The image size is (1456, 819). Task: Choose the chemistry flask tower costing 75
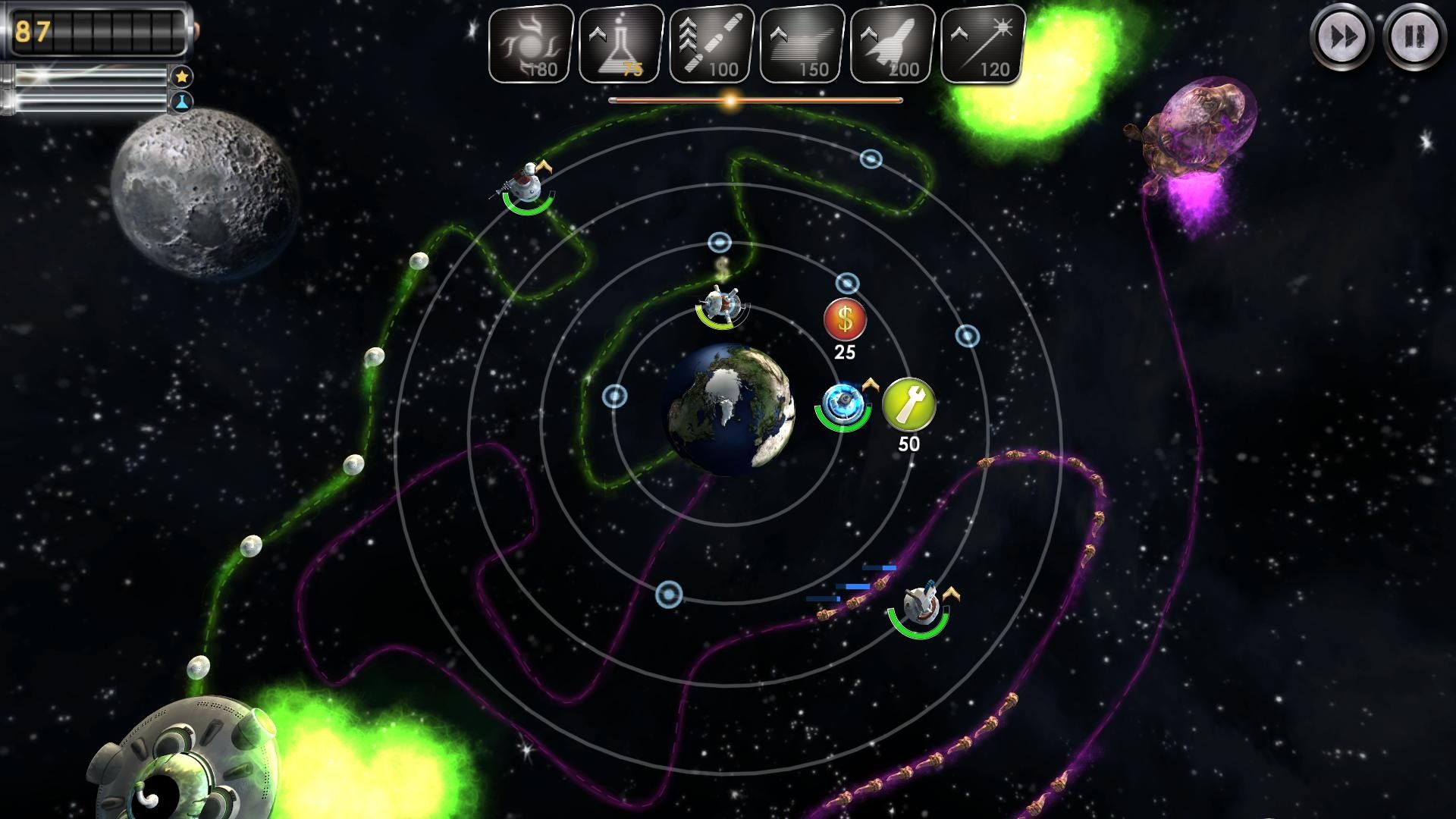click(x=621, y=44)
